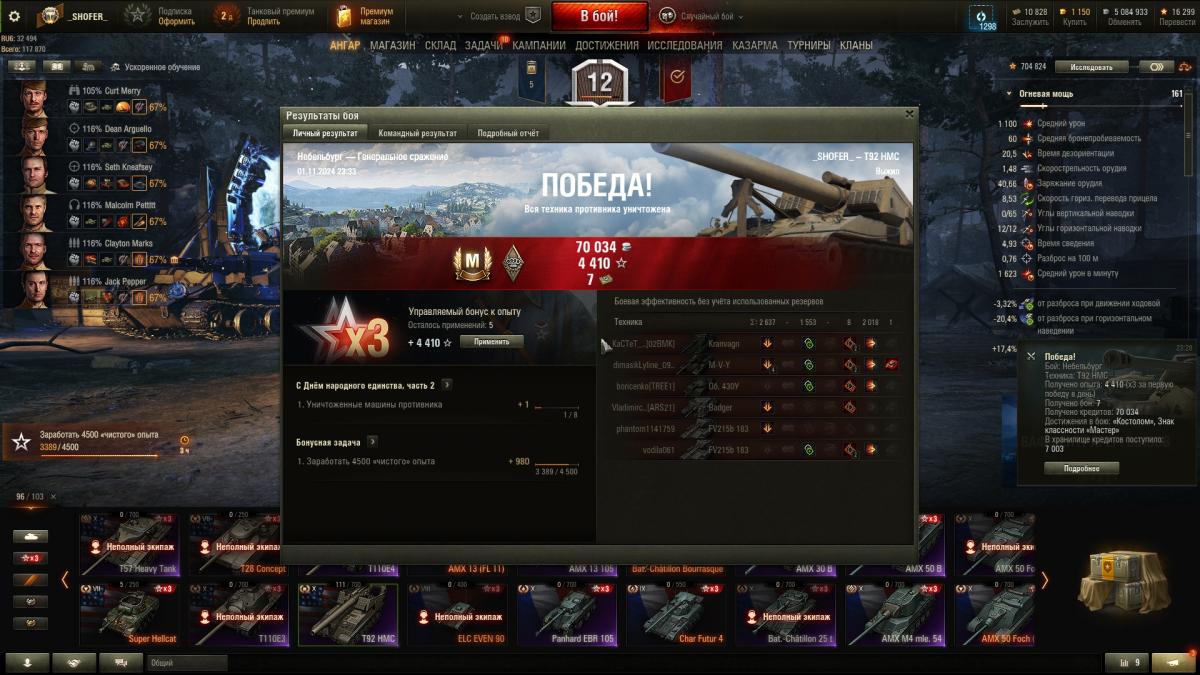This screenshot has height=675, width=1200.
Task: Open the КЛАНЫ menu
Action: pyautogui.click(x=856, y=45)
